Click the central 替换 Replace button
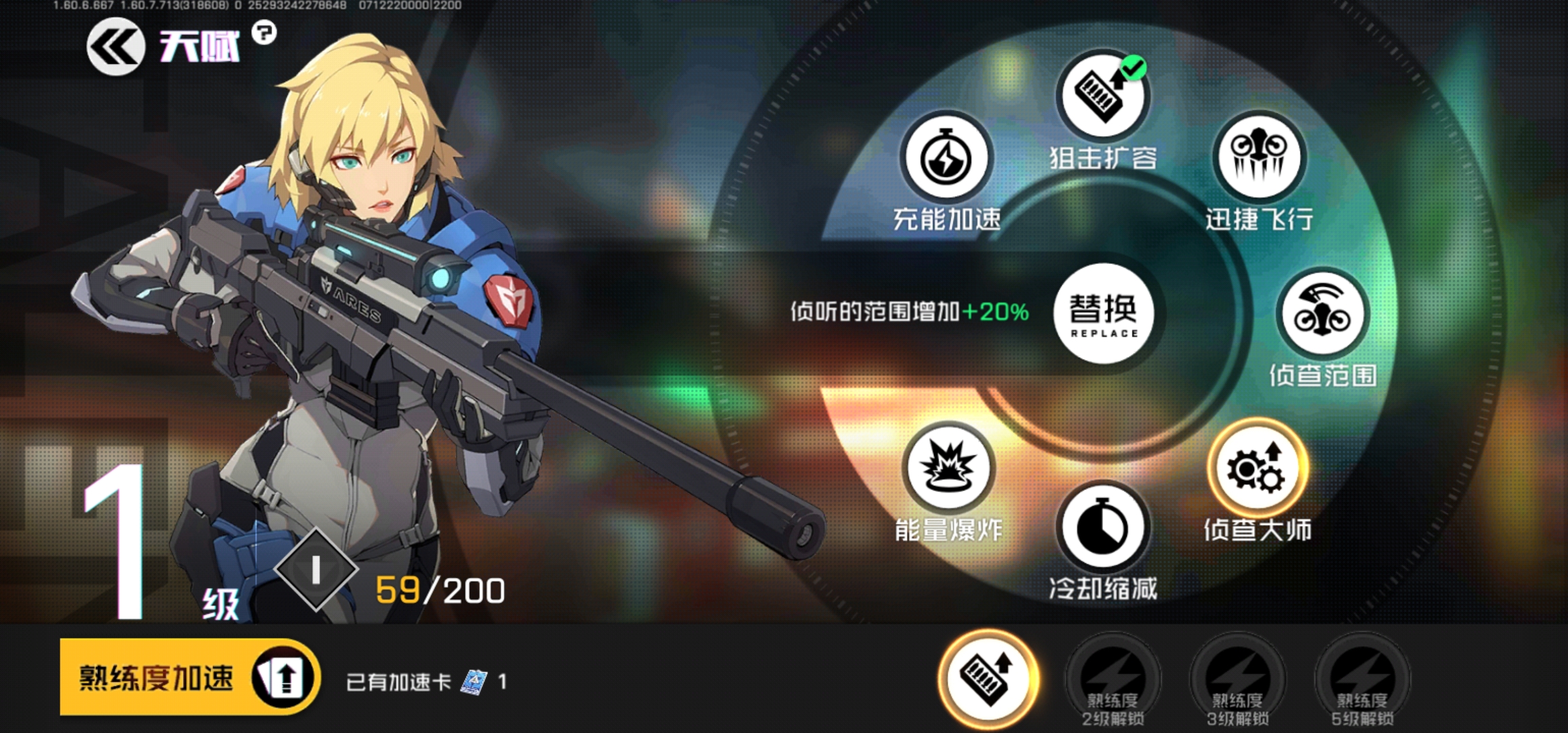The width and height of the screenshot is (1568, 733). click(1103, 314)
